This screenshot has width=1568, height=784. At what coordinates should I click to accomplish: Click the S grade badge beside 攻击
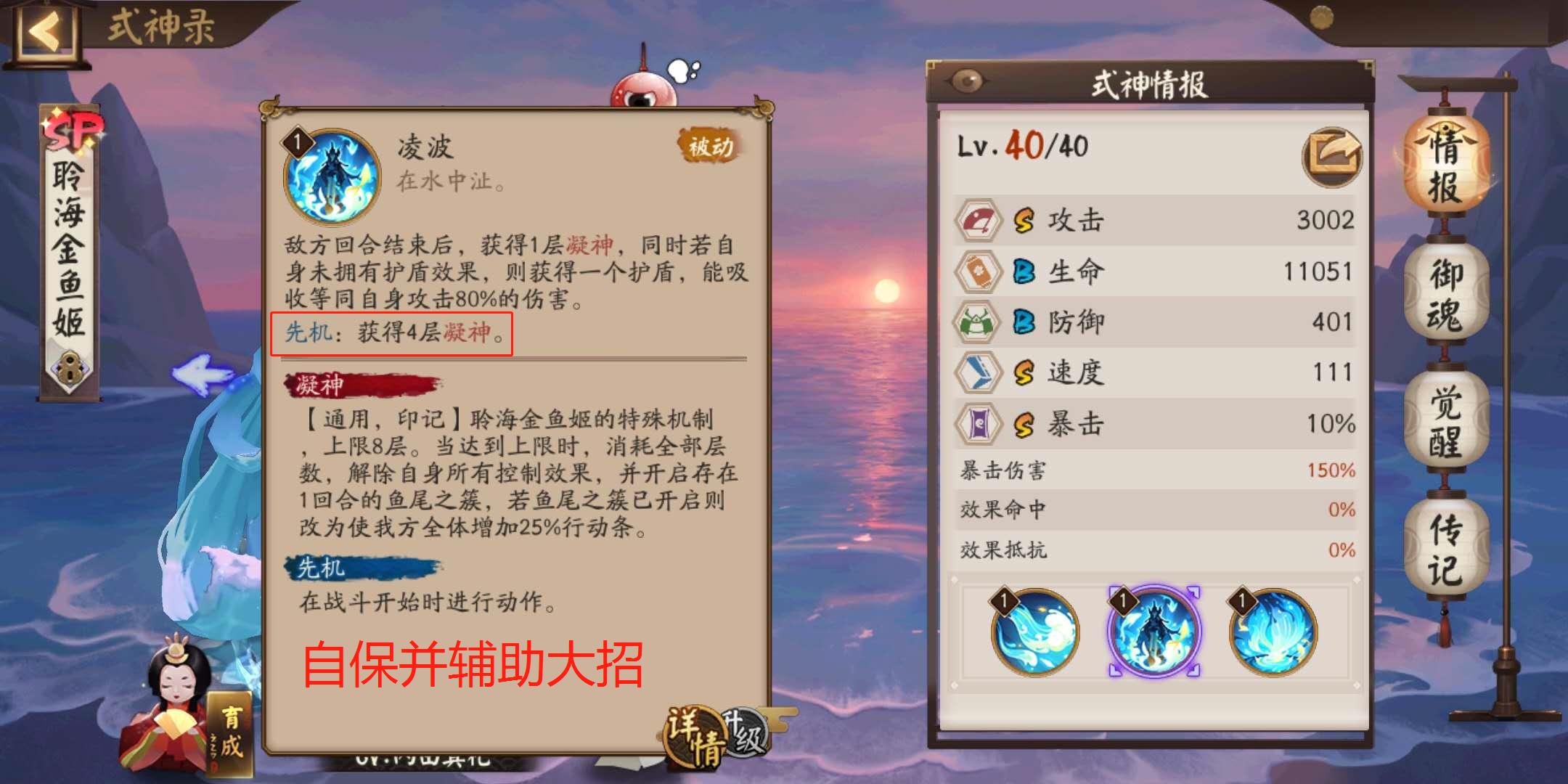click(1024, 221)
